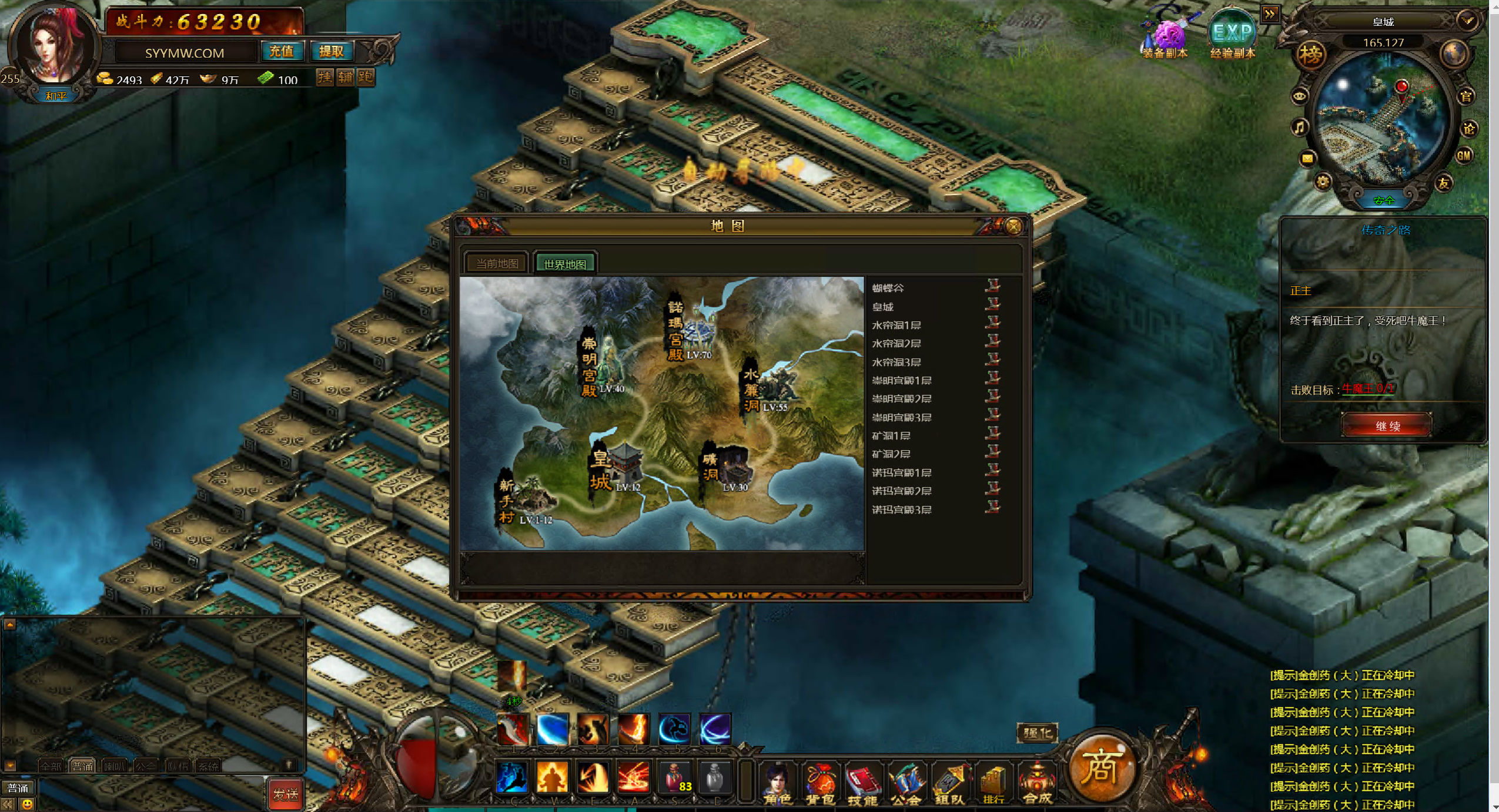Select the 世界地图 tab

[x=564, y=264]
